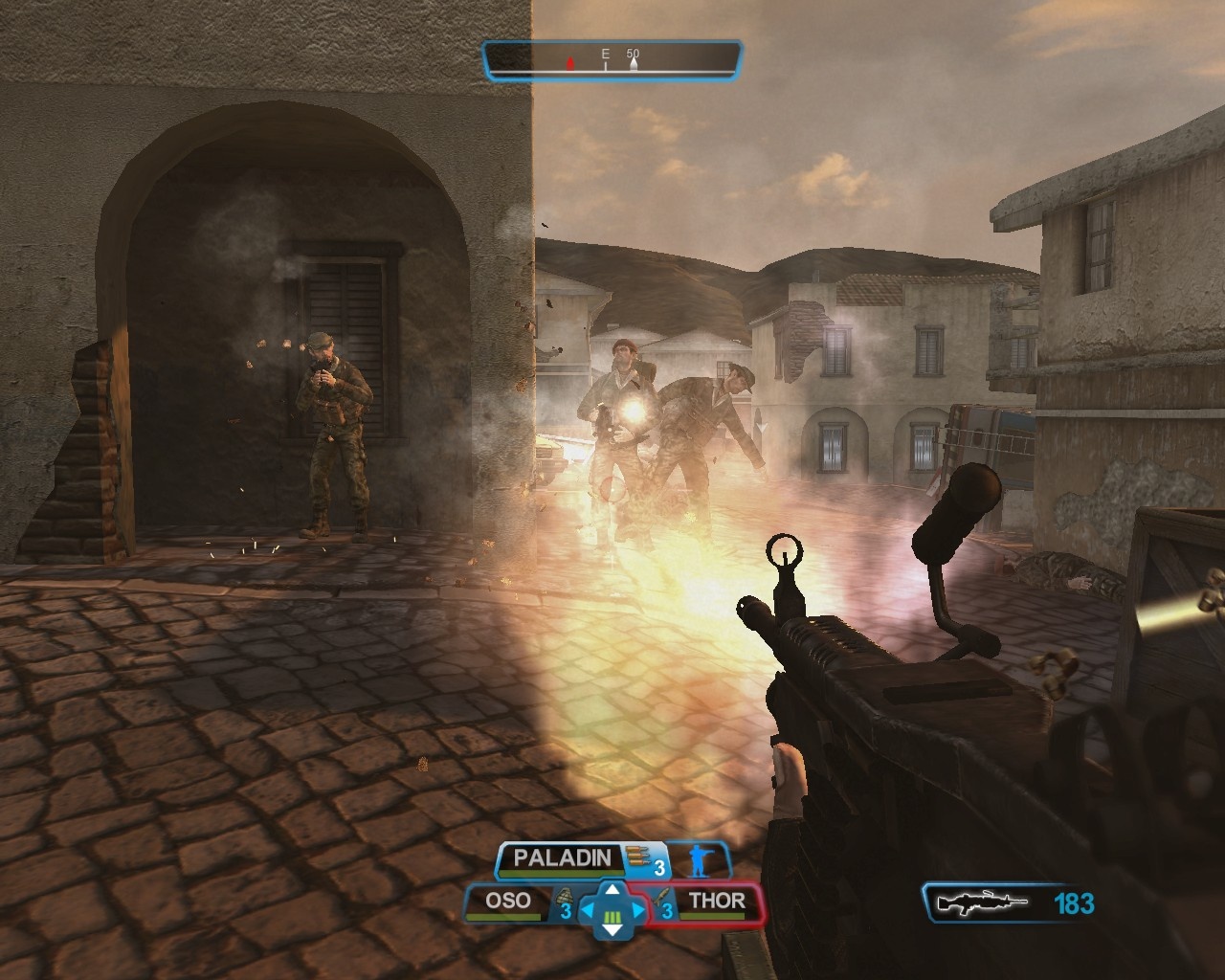Click OSO's grenade icon
The width and height of the screenshot is (1225, 980).
pyautogui.click(x=564, y=900)
